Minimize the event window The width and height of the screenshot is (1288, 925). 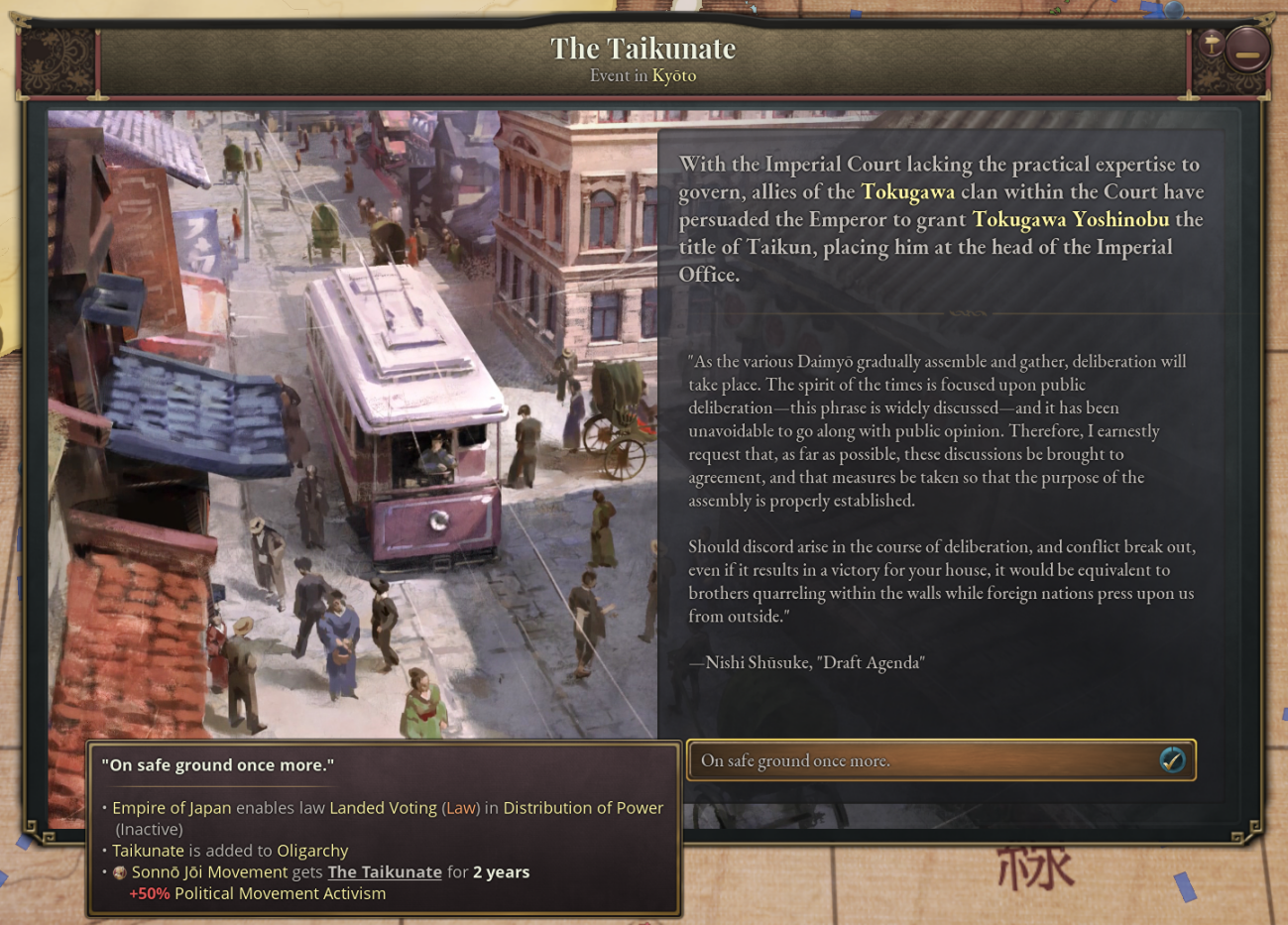[x=1246, y=50]
